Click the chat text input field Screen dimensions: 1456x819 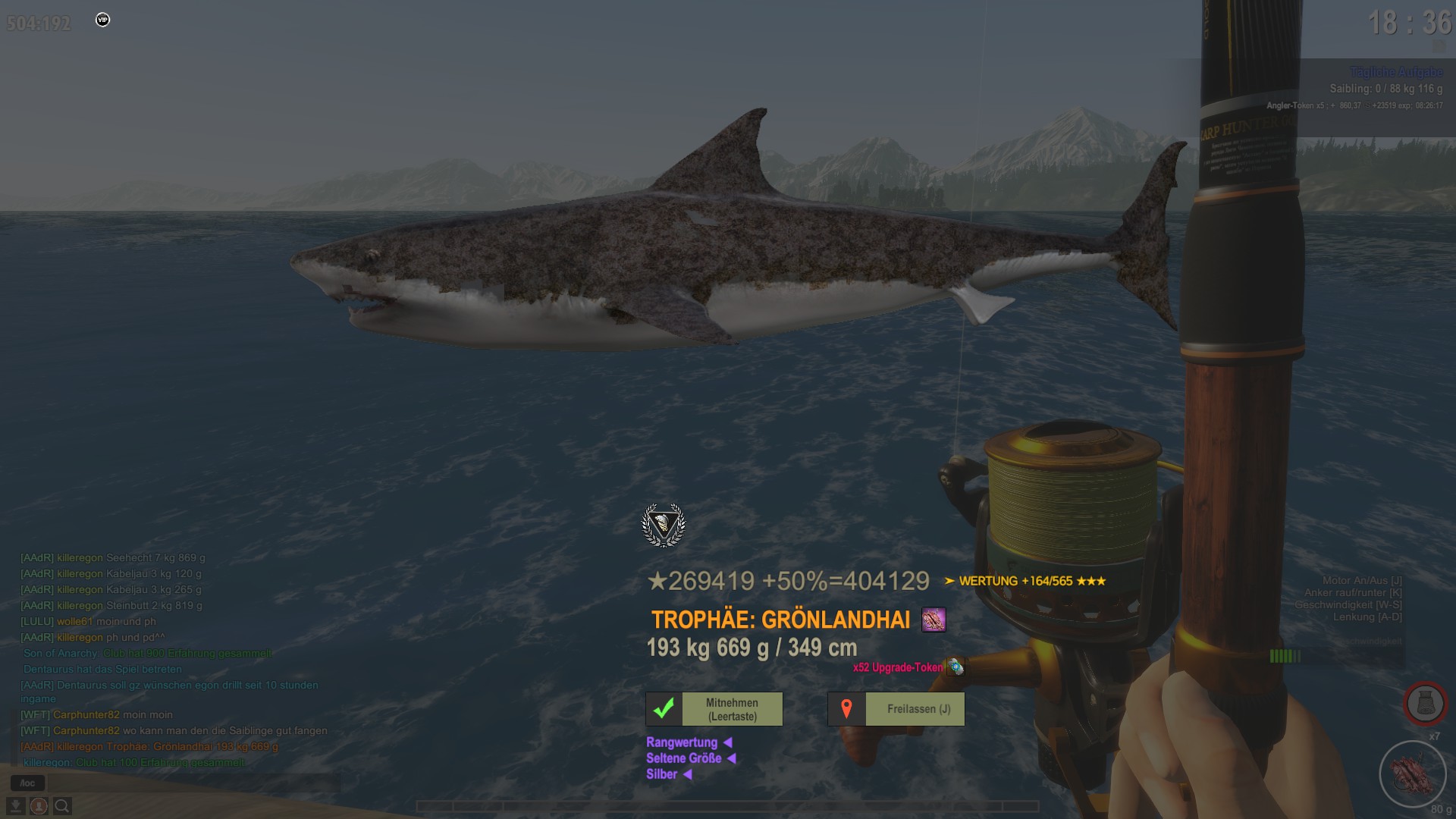coord(190,783)
